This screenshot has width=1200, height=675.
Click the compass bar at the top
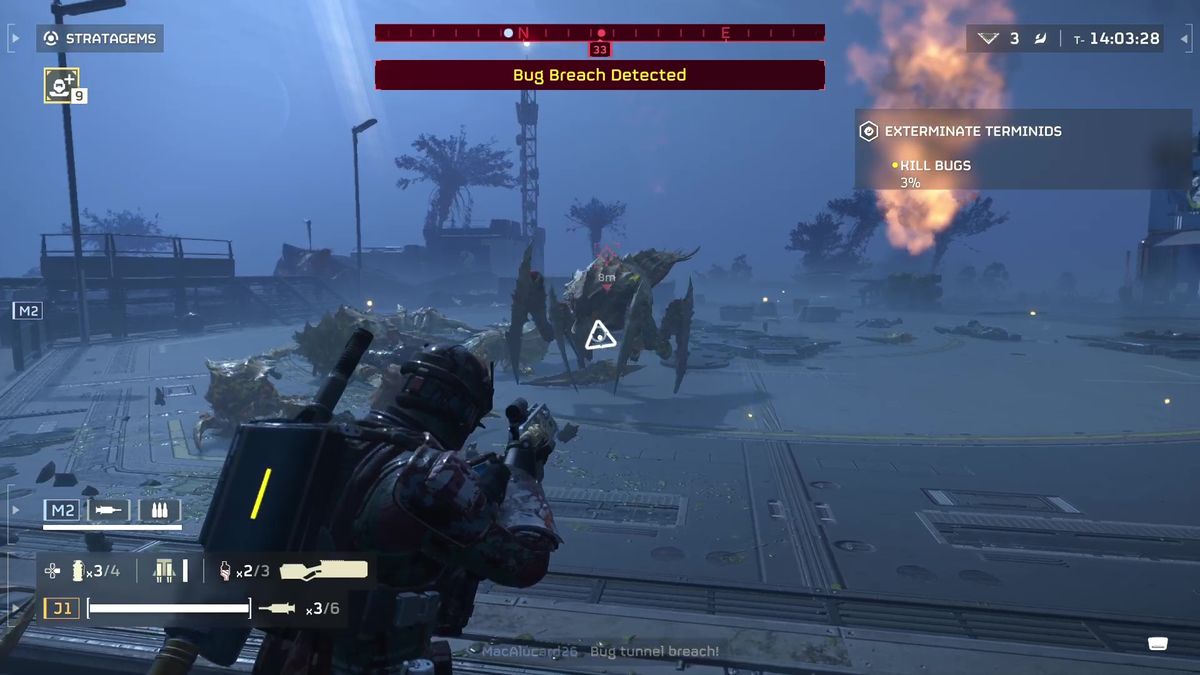[599, 33]
